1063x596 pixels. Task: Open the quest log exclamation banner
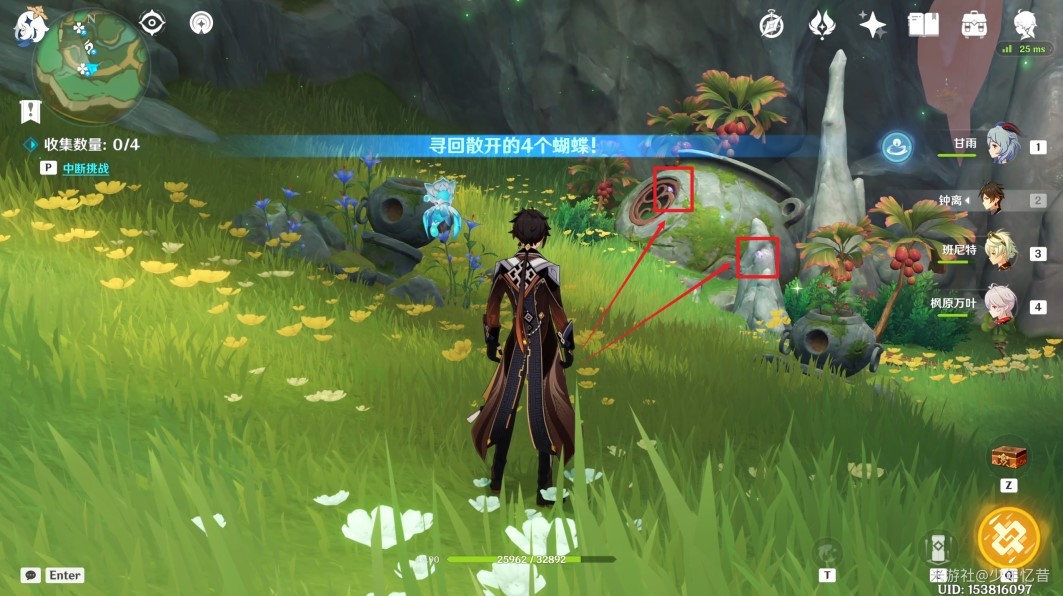coord(30,110)
